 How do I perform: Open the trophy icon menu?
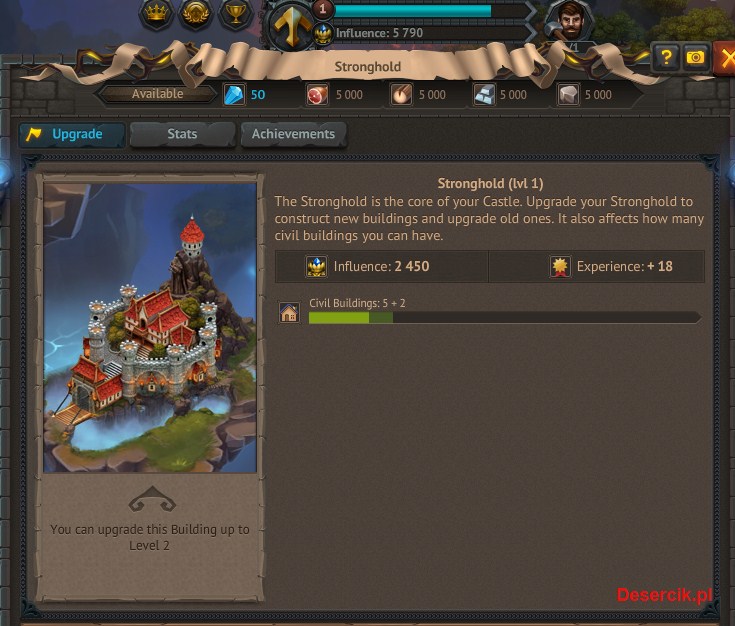[x=234, y=14]
